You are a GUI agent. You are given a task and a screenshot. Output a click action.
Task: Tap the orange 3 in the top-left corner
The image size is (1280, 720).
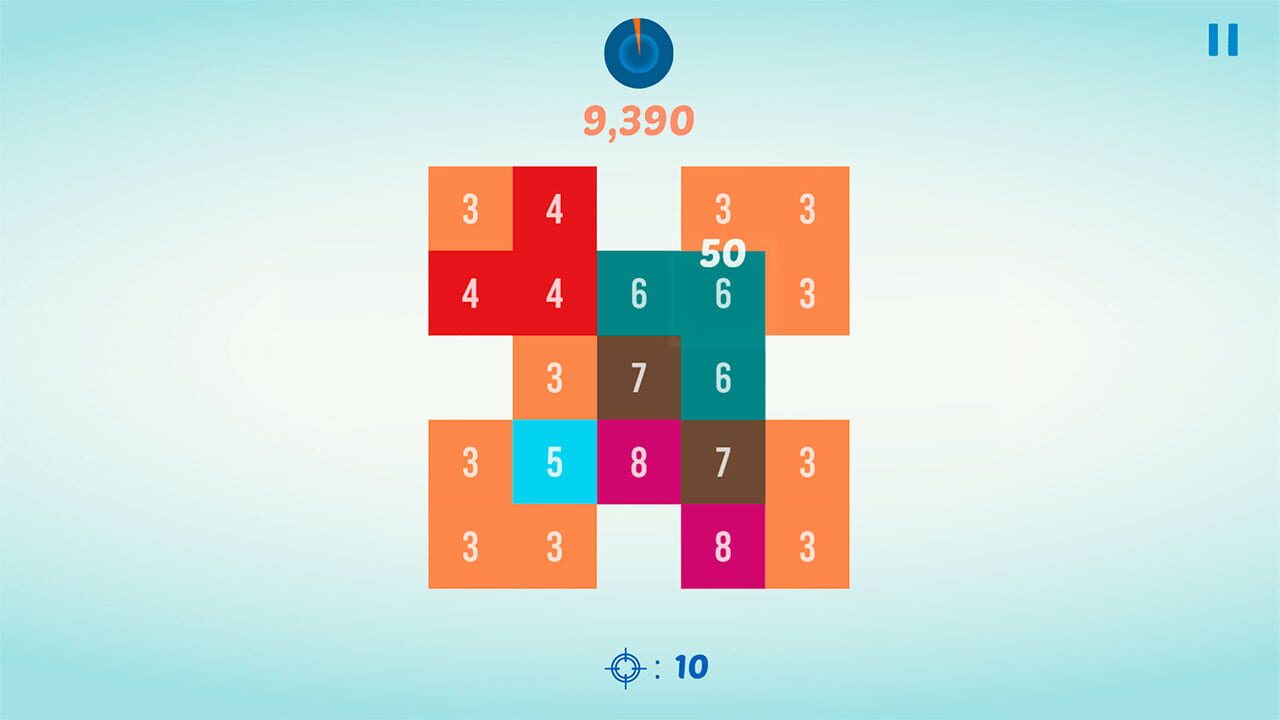[x=469, y=210]
